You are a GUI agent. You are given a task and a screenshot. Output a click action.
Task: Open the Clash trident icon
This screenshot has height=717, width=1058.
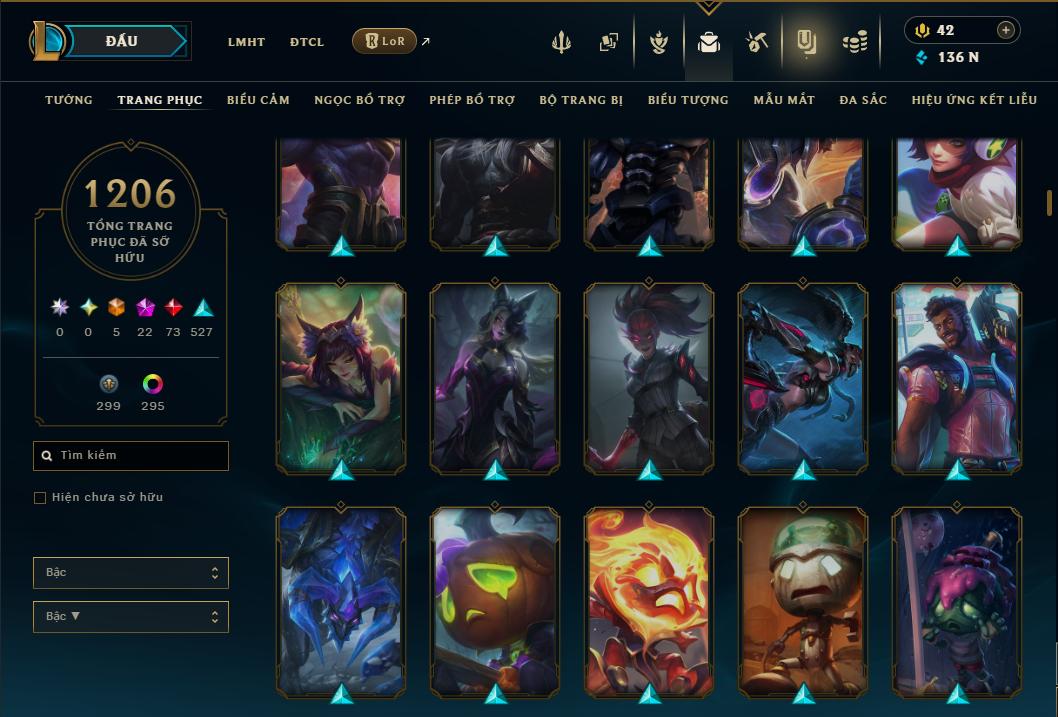(x=561, y=42)
